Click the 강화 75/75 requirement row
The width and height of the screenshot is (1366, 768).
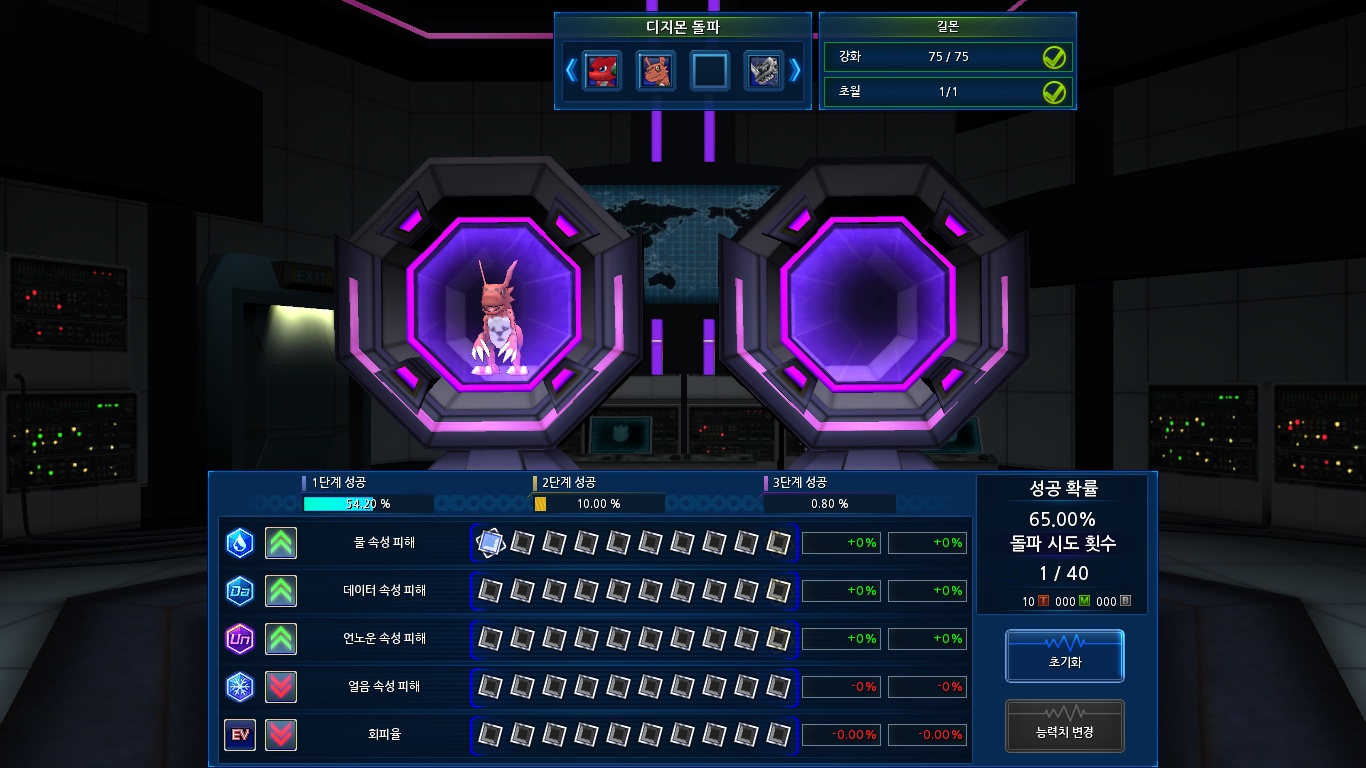point(947,57)
